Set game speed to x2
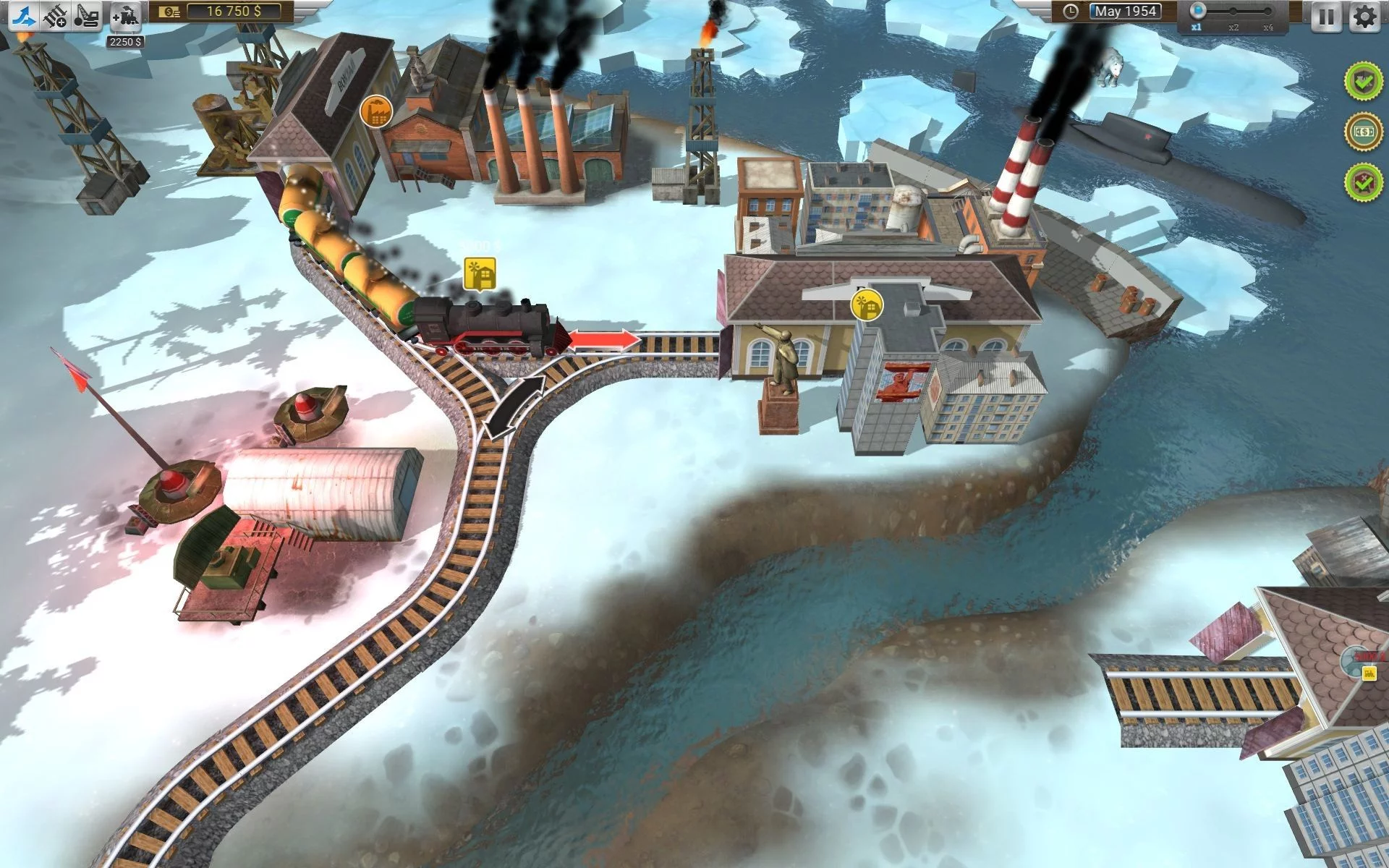 1233,12
